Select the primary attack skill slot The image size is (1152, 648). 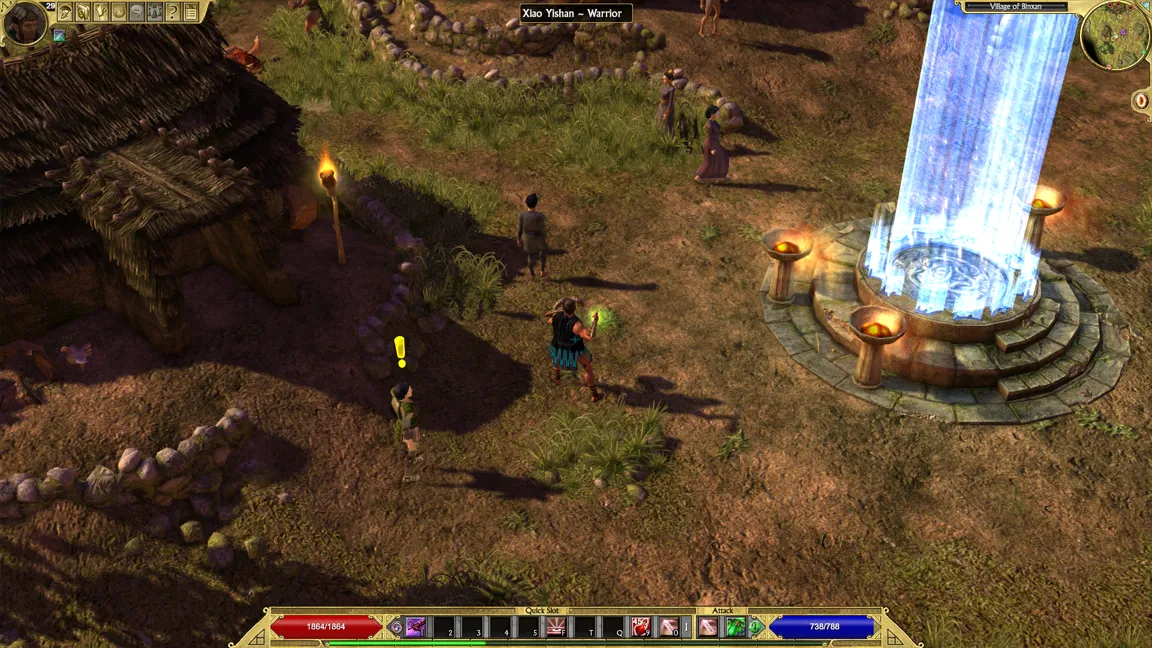[x=708, y=627]
